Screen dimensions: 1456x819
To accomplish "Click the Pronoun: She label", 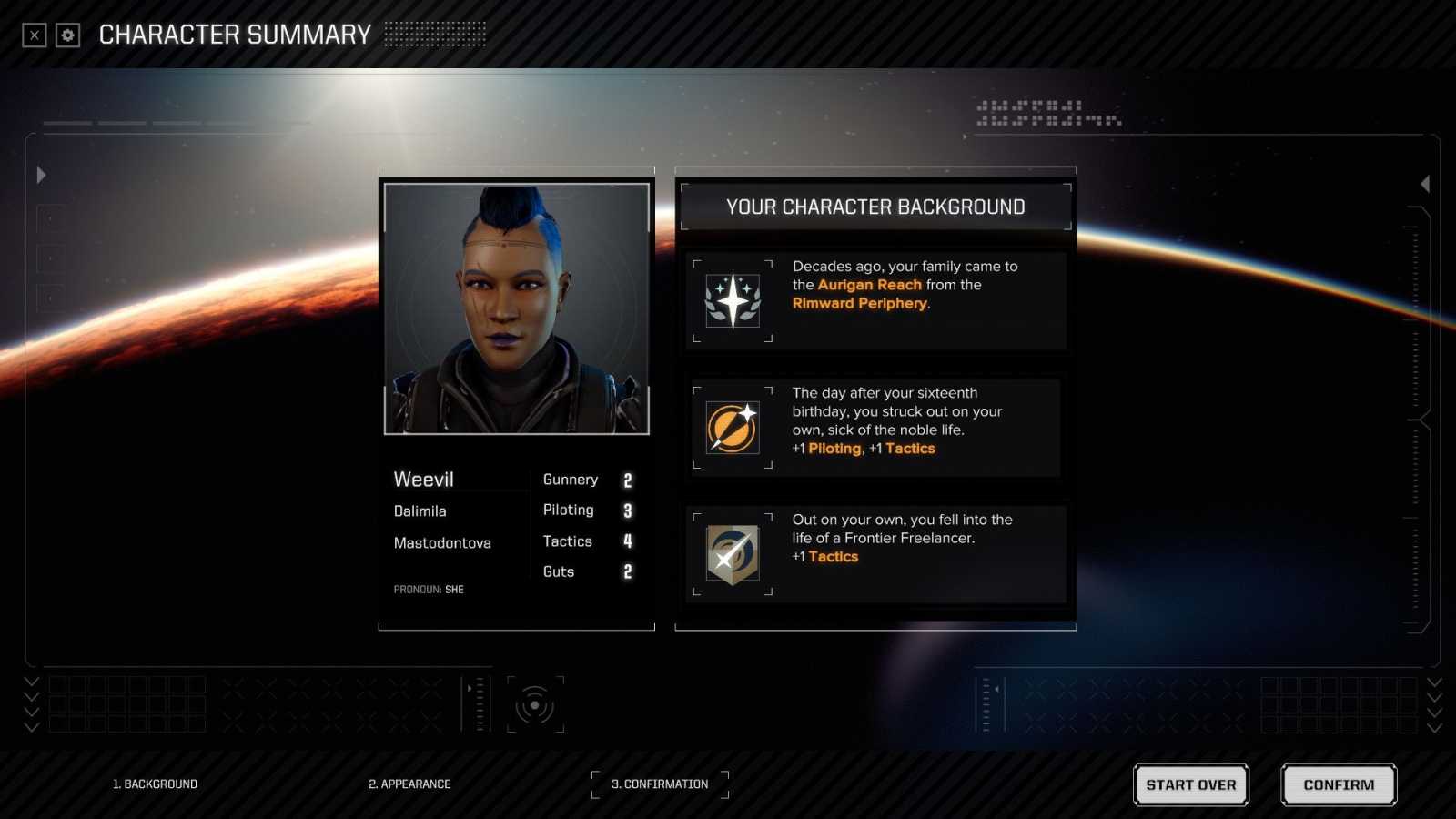I will point(428,589).
